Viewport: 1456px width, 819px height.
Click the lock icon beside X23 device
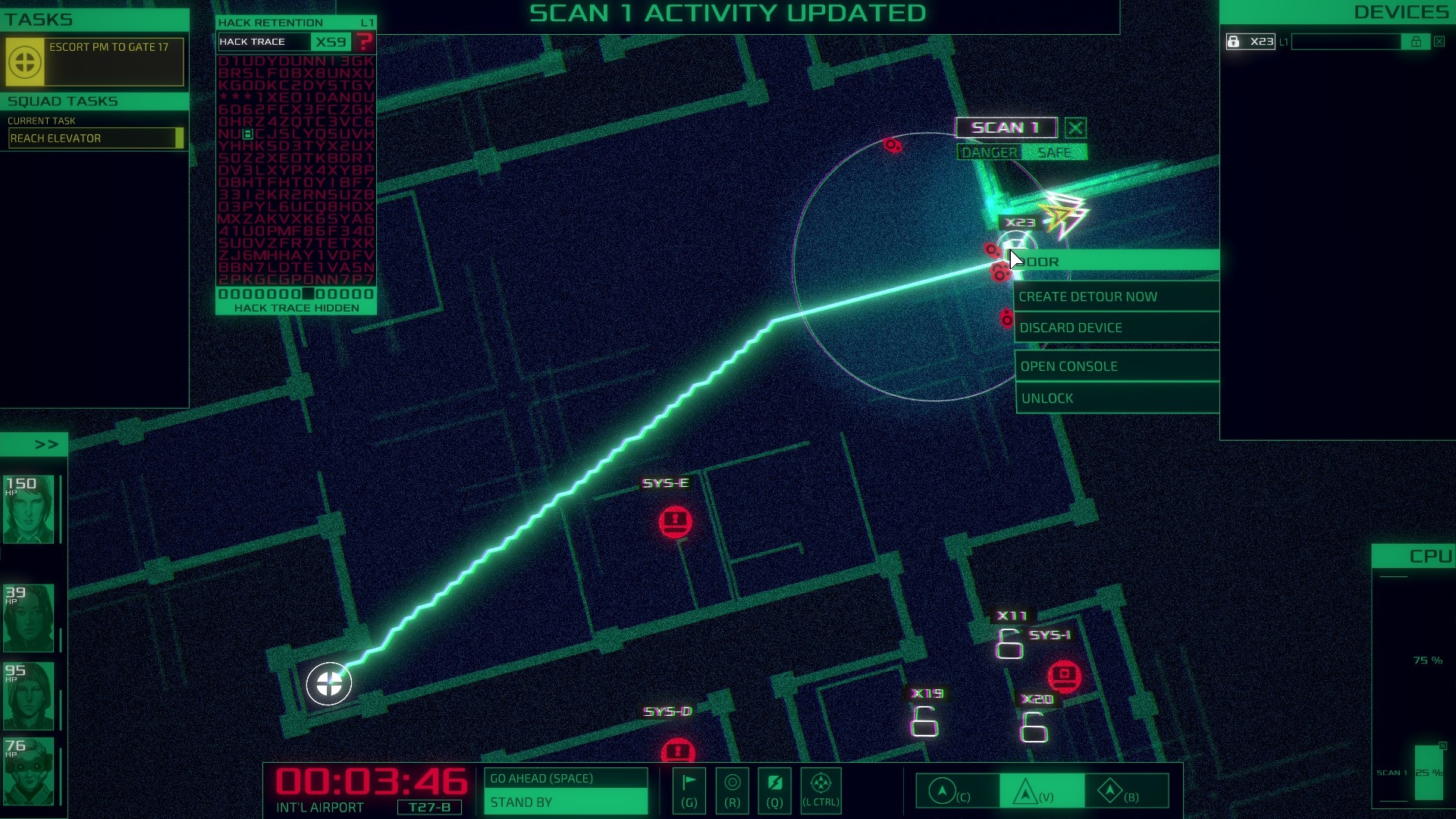1235,42
